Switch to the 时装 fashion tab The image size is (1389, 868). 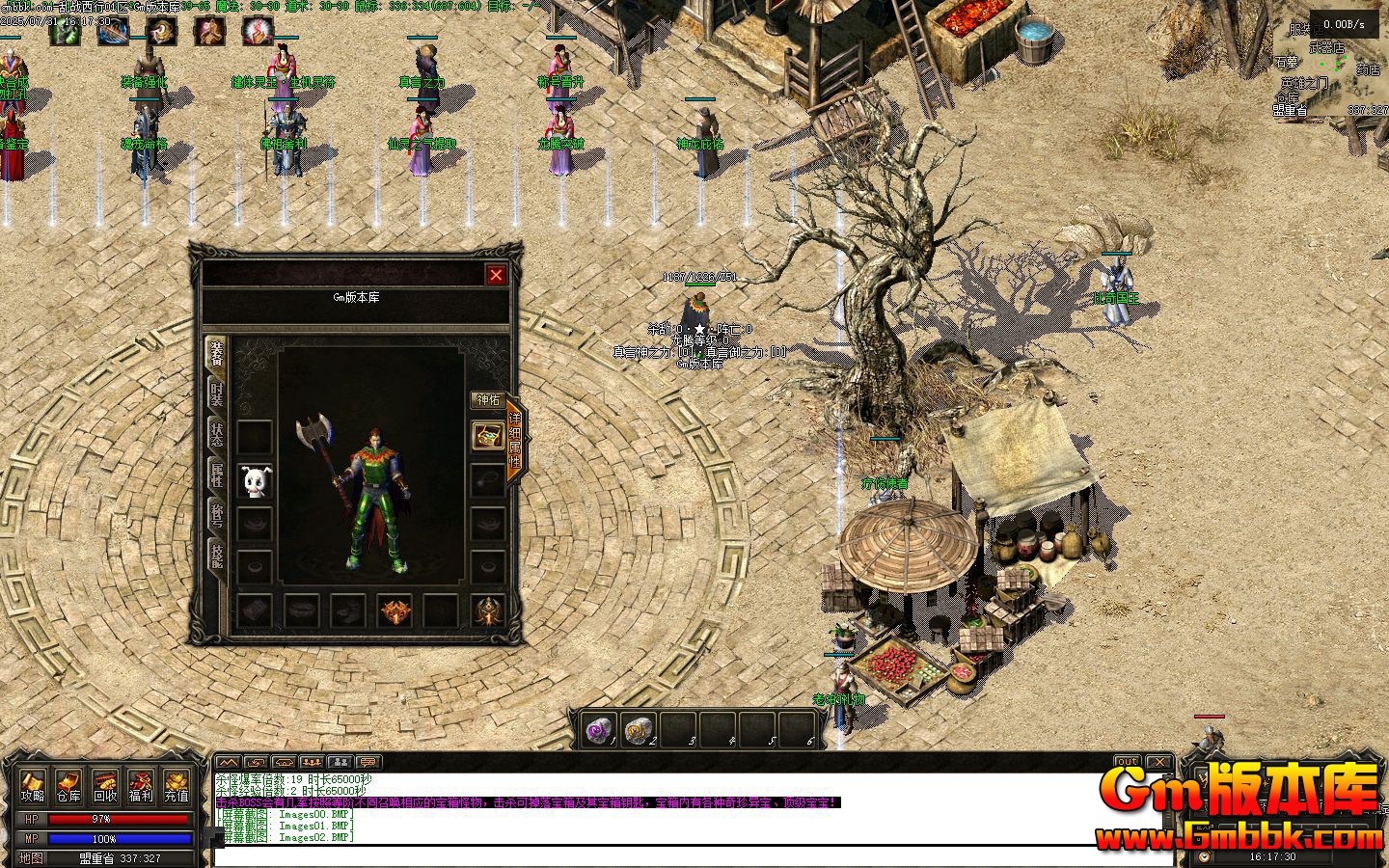click(217, 394)
